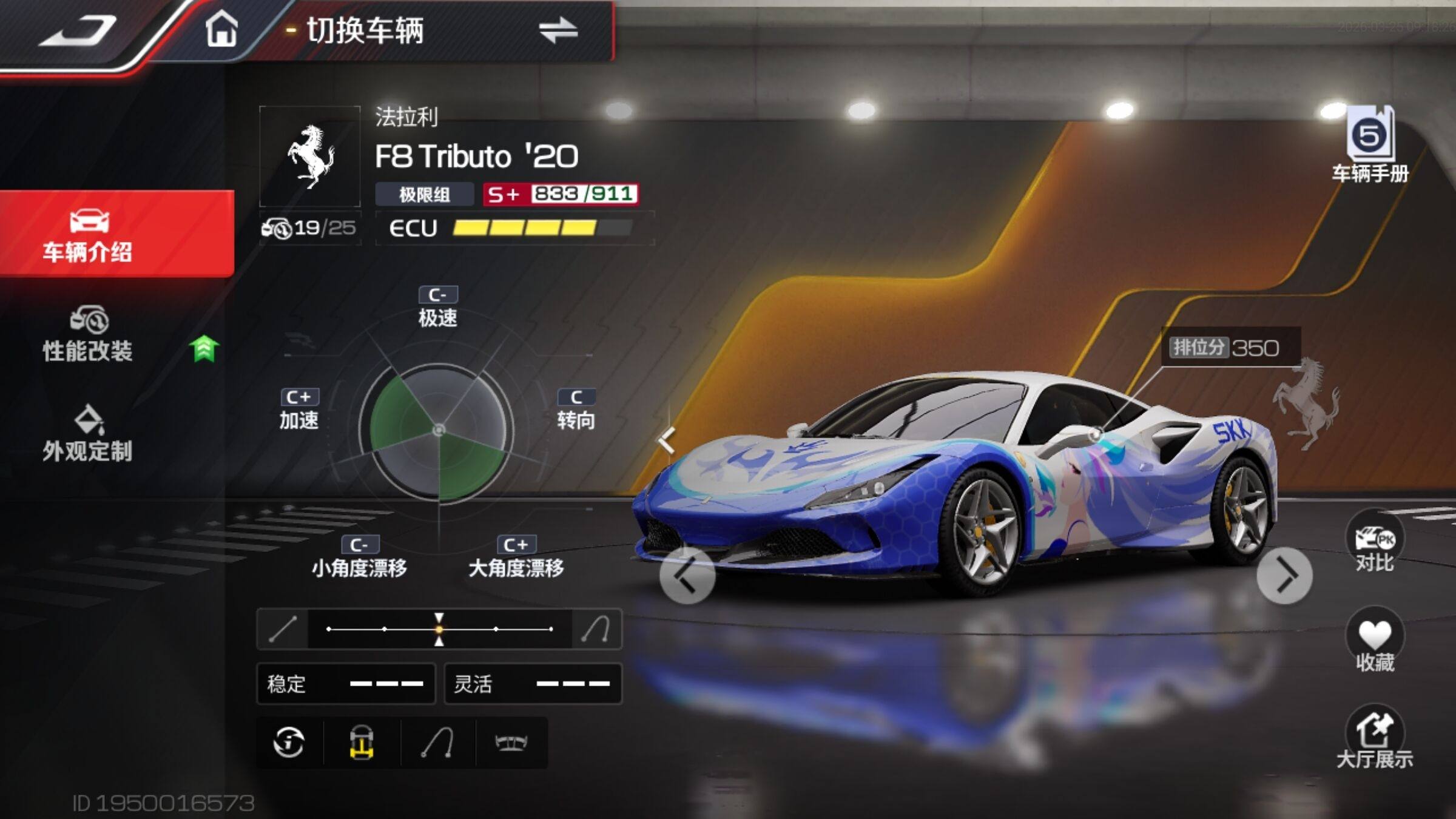Image resolution: width=1456 pixels, height=819 pixels.
Task: Go back with the top-left arrow
Action: 78,32
